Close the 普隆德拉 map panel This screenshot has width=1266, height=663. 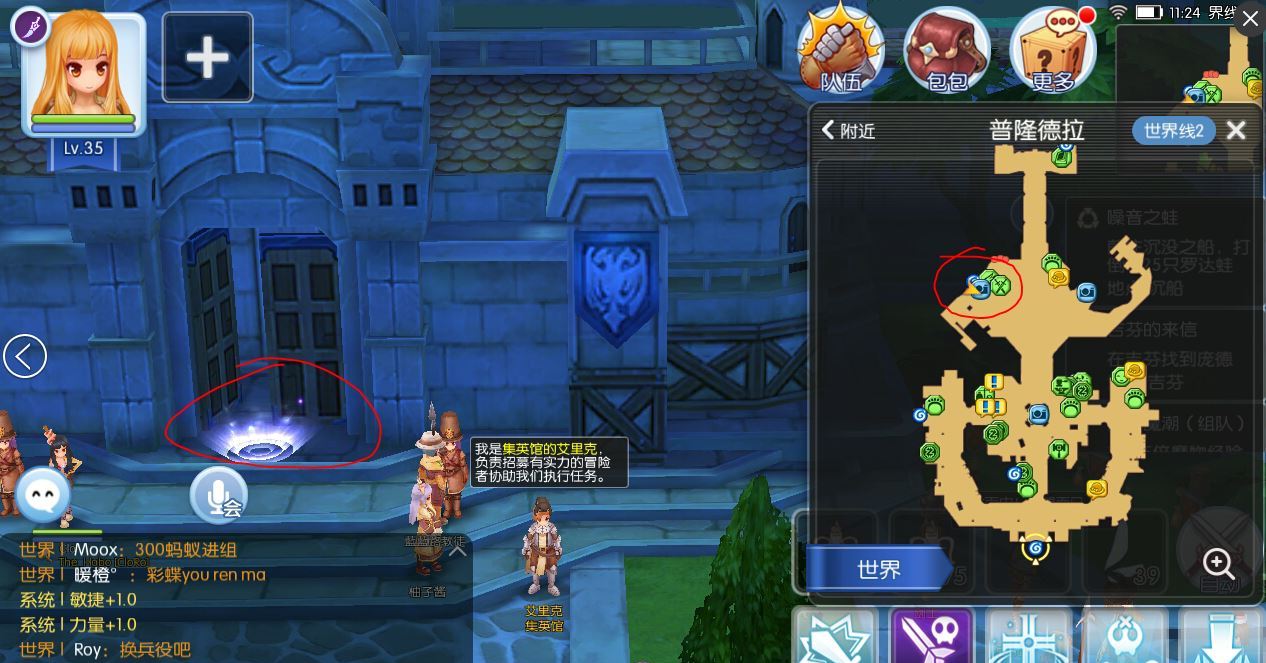click(x=1236, y=131)
